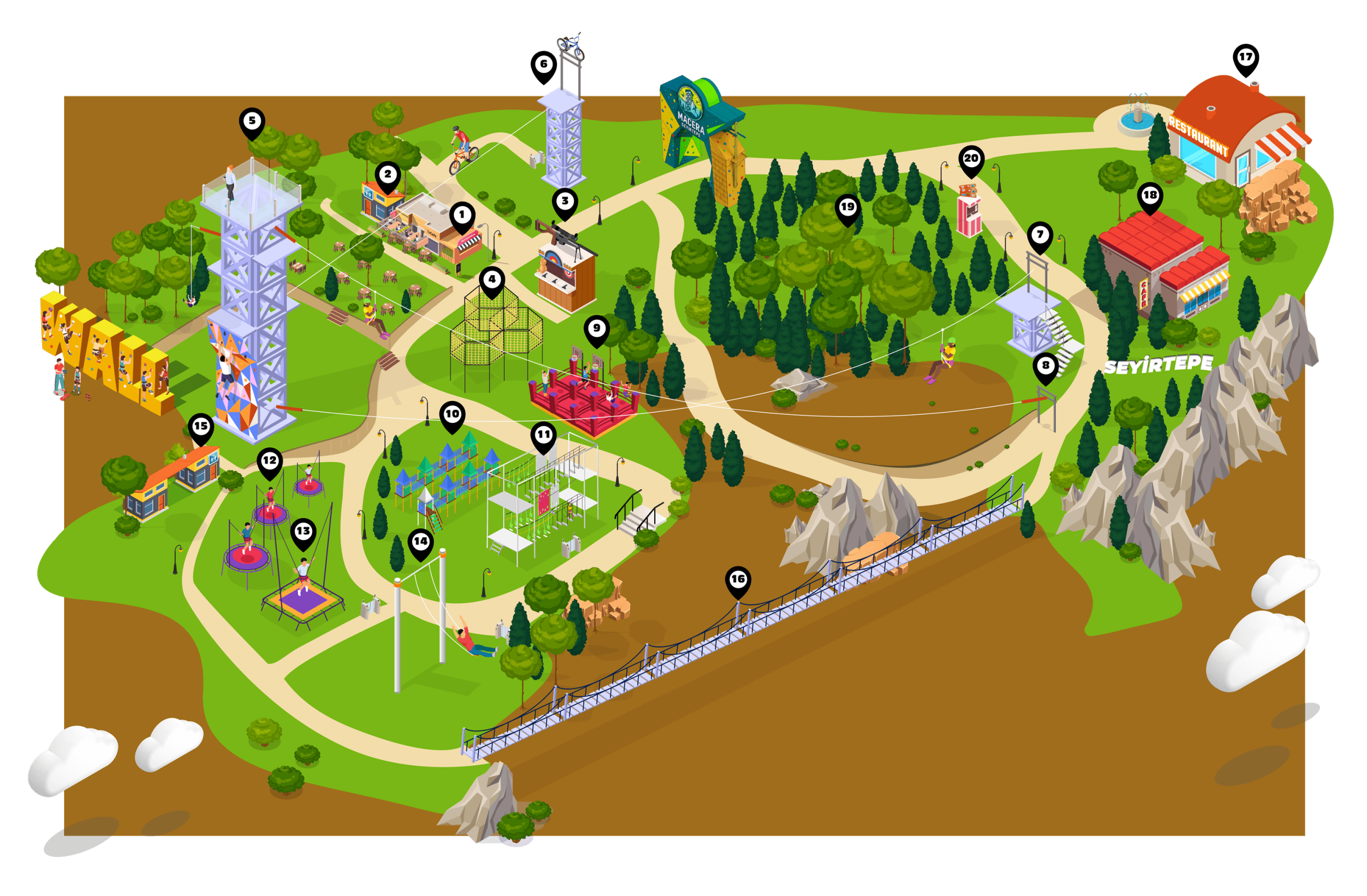Select marker 19 in the forest
1367x896 pixels.
[x=848, y=208]
